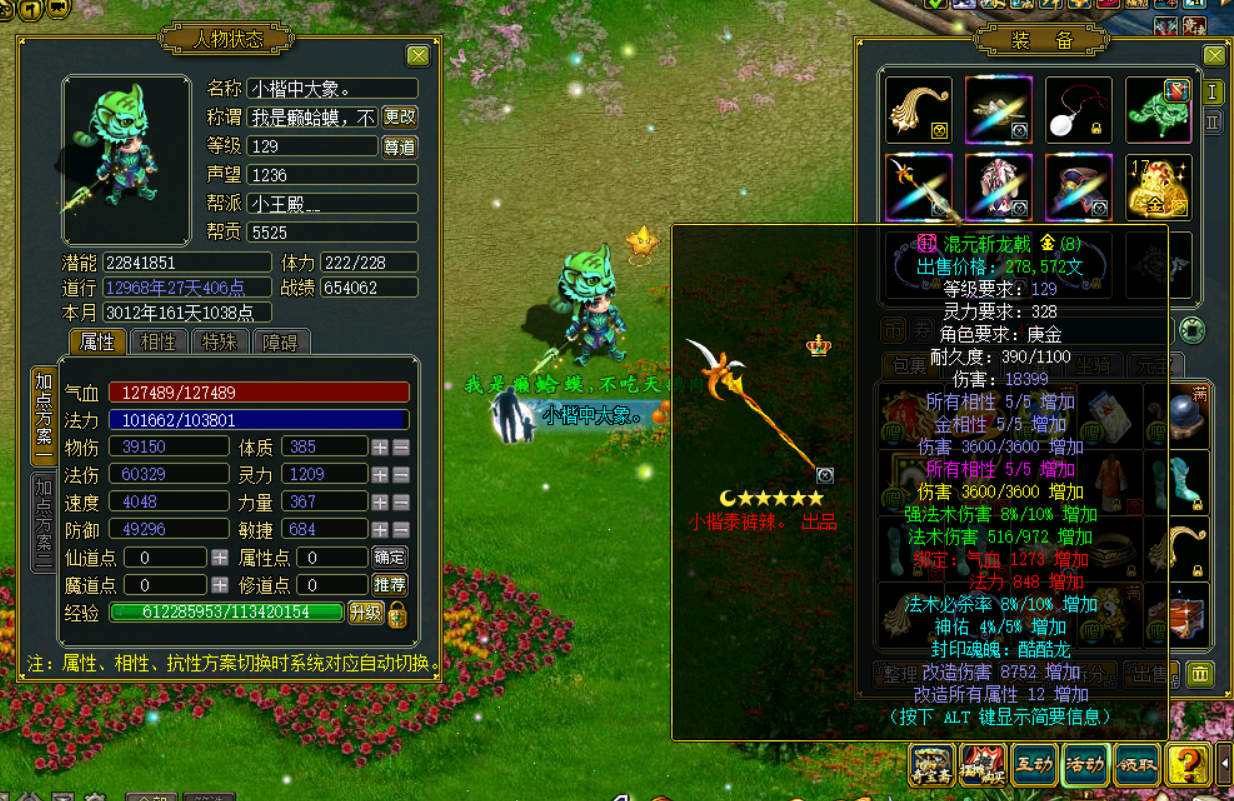Close the 装备 equipment panel
Screen dimensions: 1234x801
(x=1214, y=56)
